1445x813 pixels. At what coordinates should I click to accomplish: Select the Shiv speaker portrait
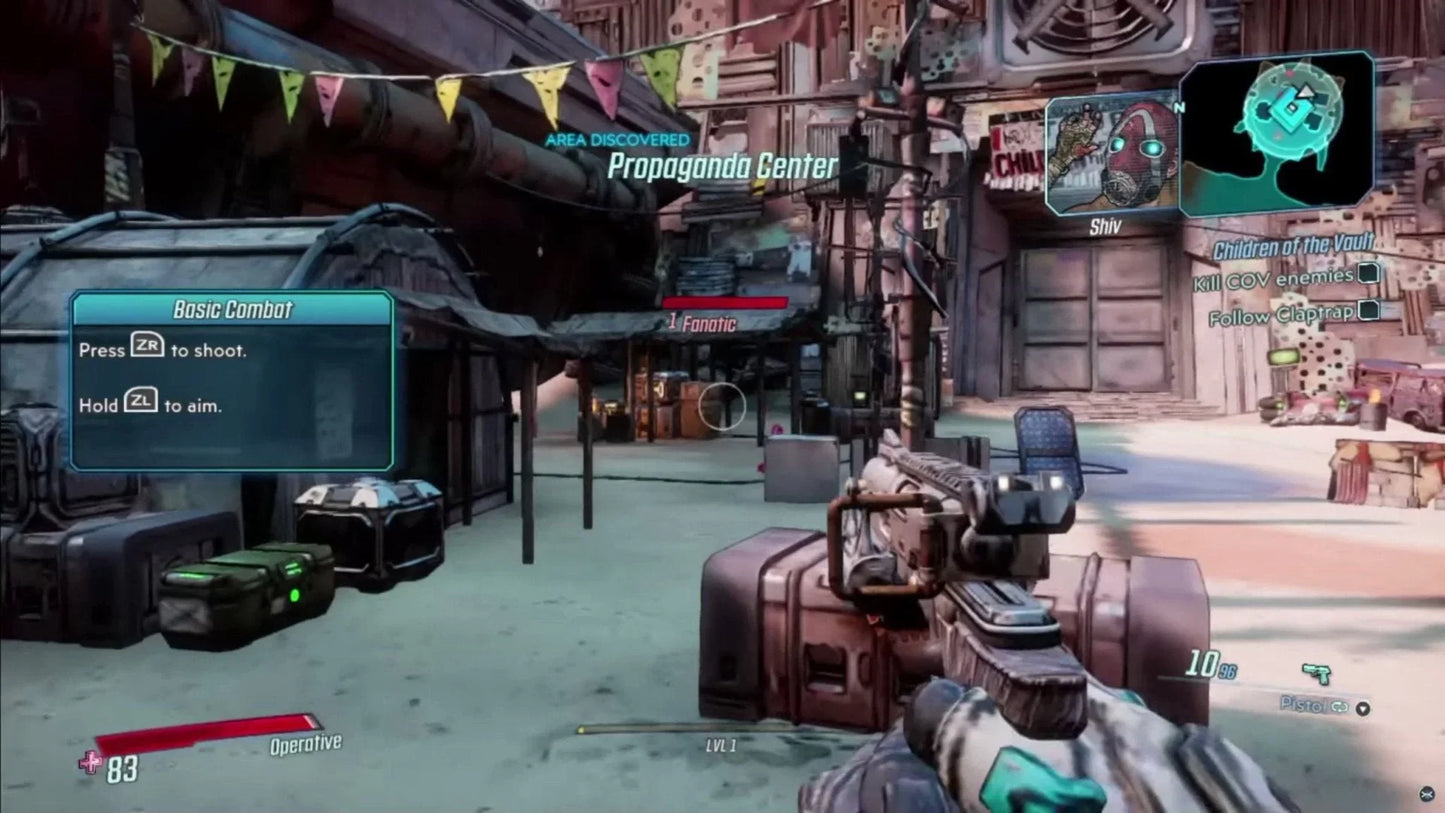click(x=1114, y=152)
